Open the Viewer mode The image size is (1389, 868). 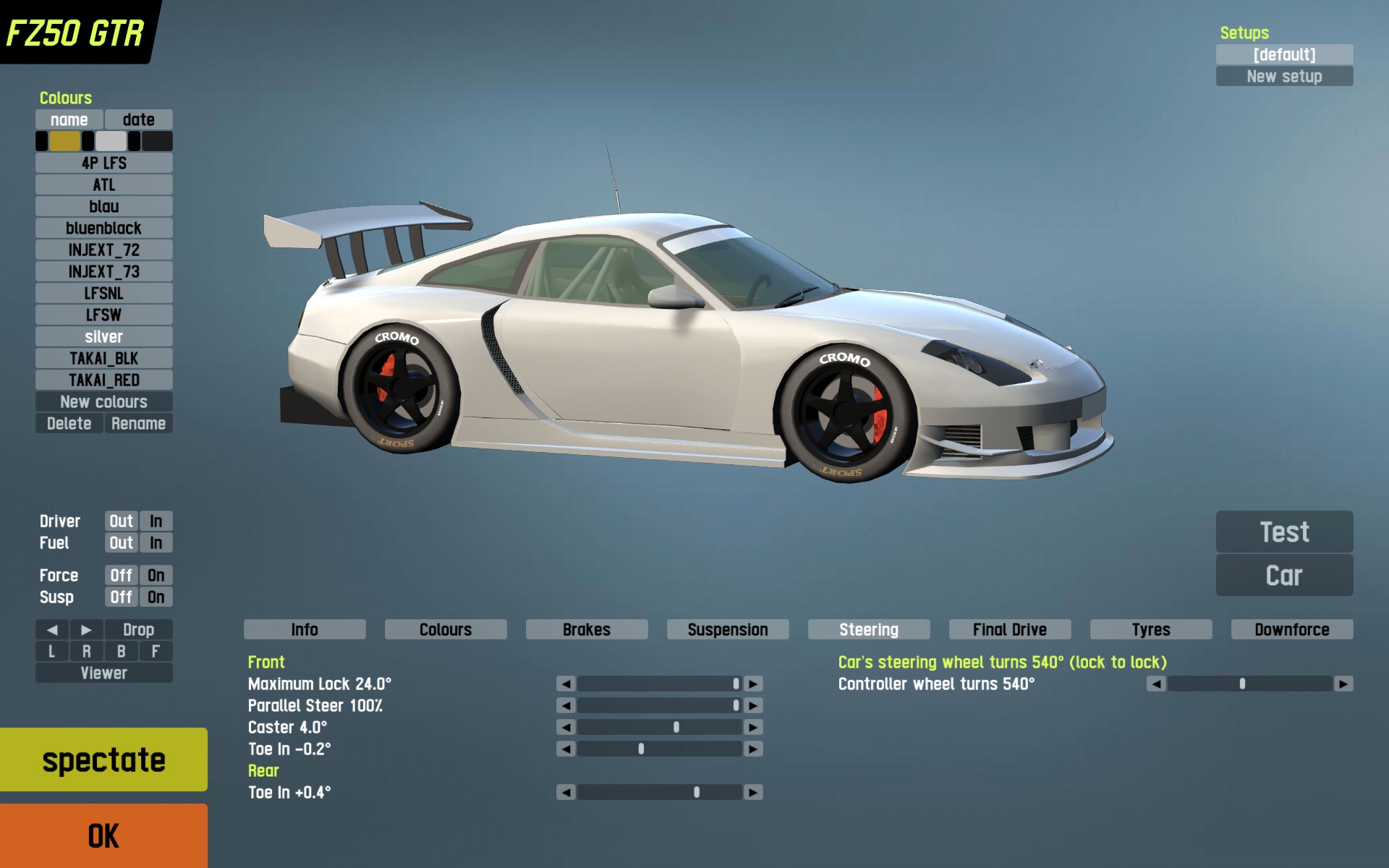[103, 673]
